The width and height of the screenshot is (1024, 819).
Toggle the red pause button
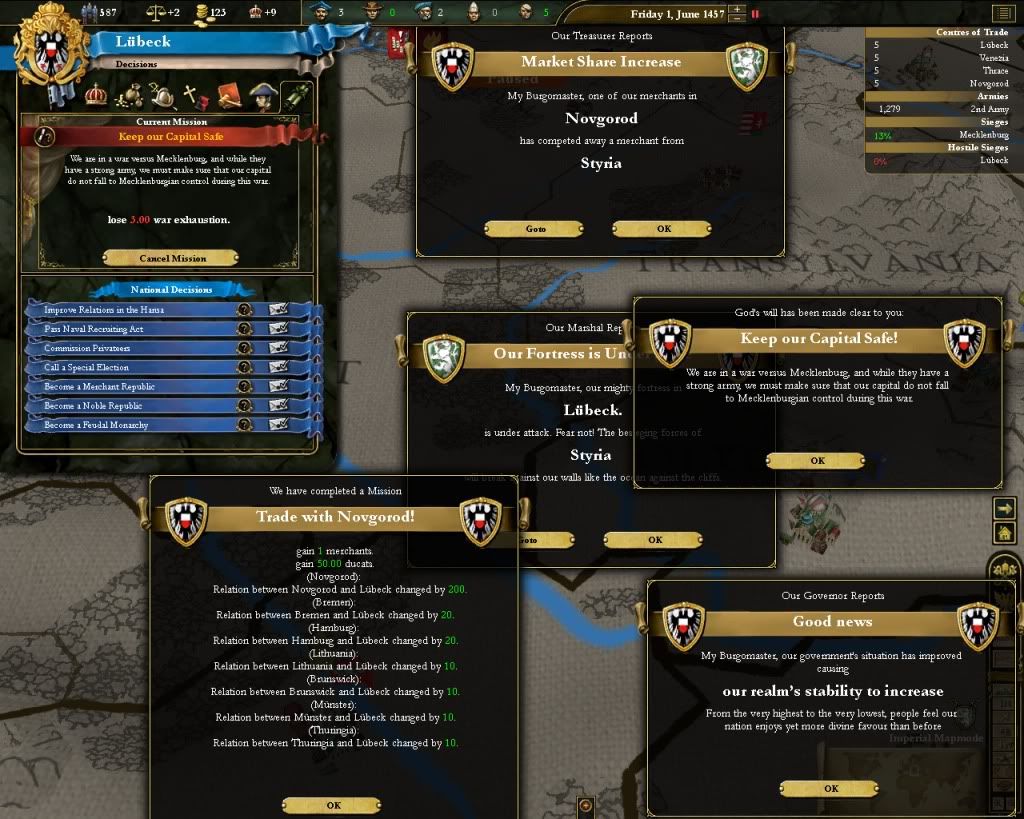point(755,14)
